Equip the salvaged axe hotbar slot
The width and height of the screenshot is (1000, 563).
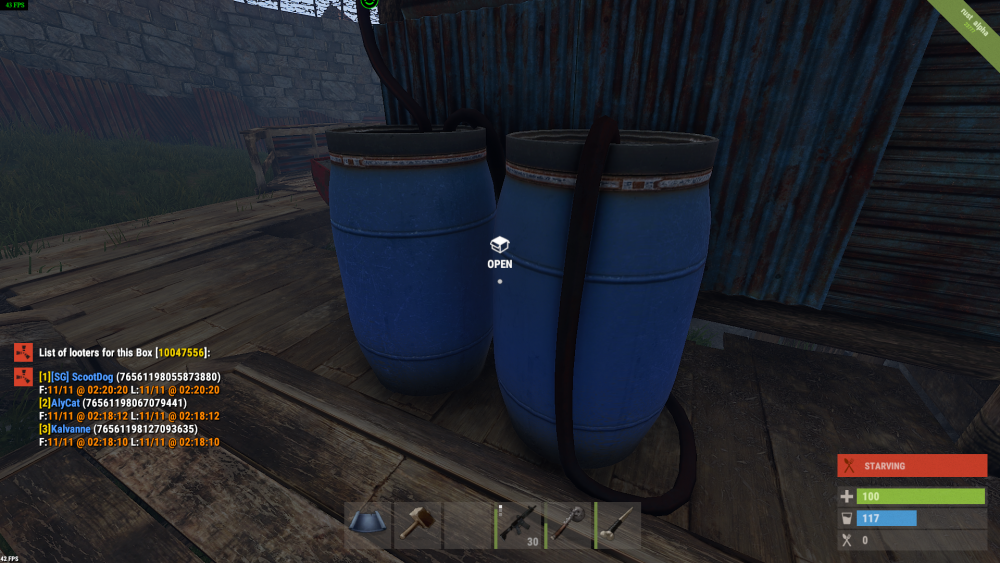coord(569,524)
